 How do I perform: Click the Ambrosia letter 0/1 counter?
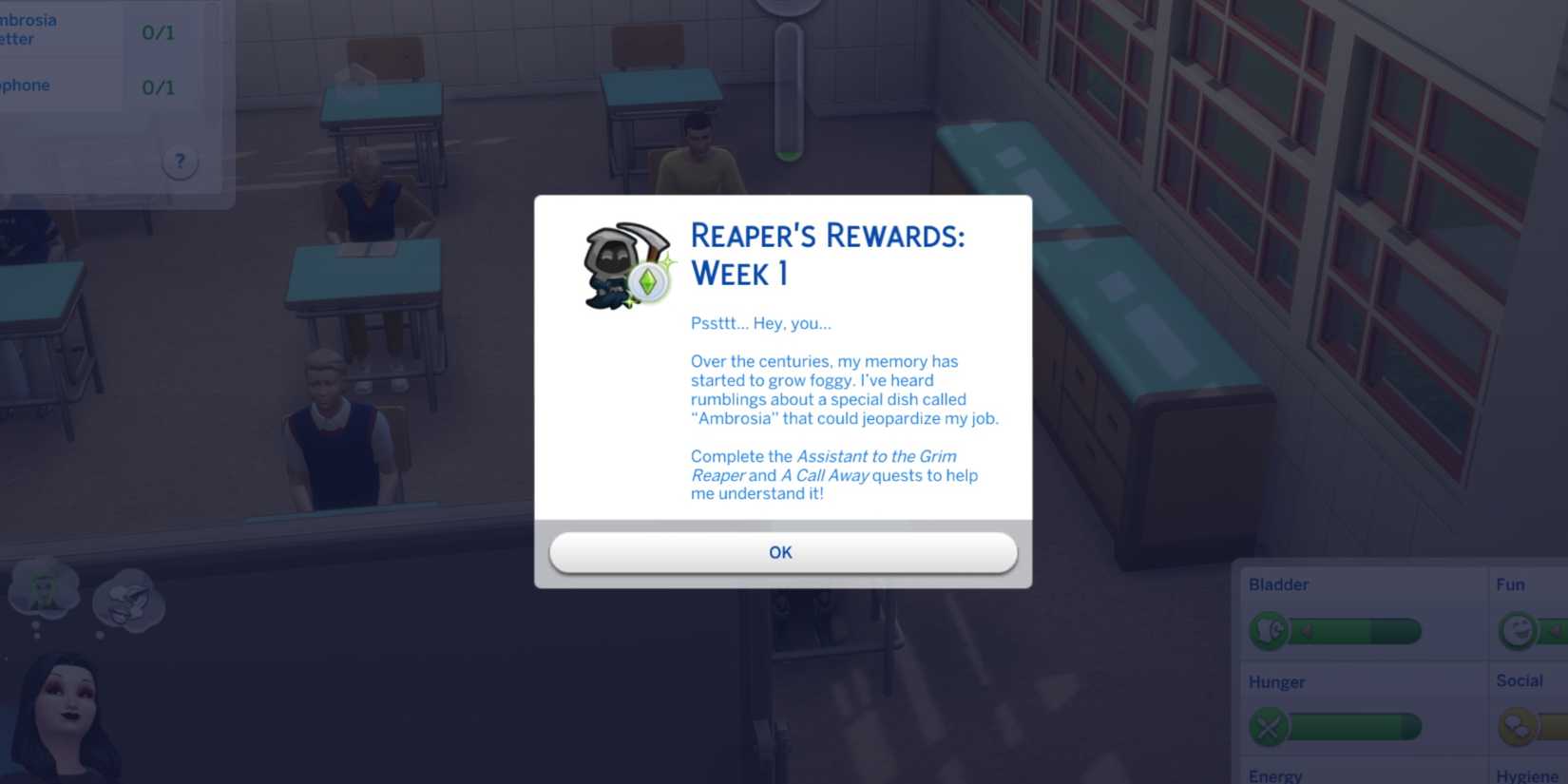[x=155, y=29]
